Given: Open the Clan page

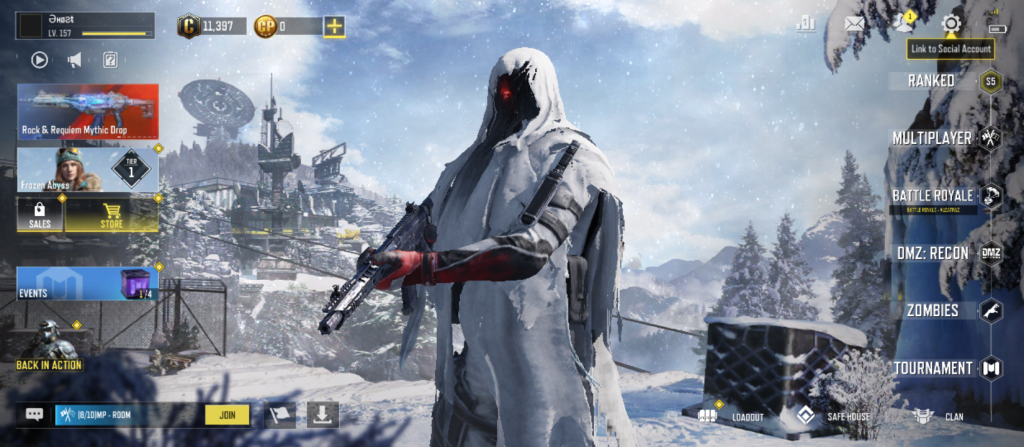Looking at the screenshot, I should pos(940,415).
